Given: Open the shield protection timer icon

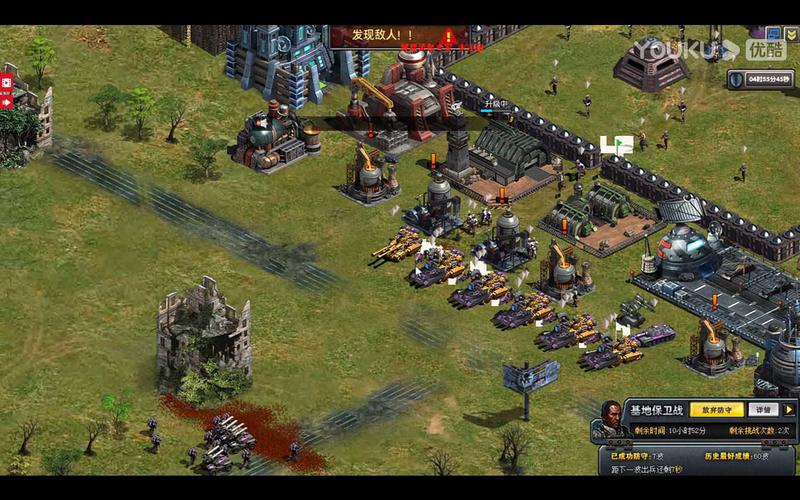Looking at the screenshot, I should (736, 79).
